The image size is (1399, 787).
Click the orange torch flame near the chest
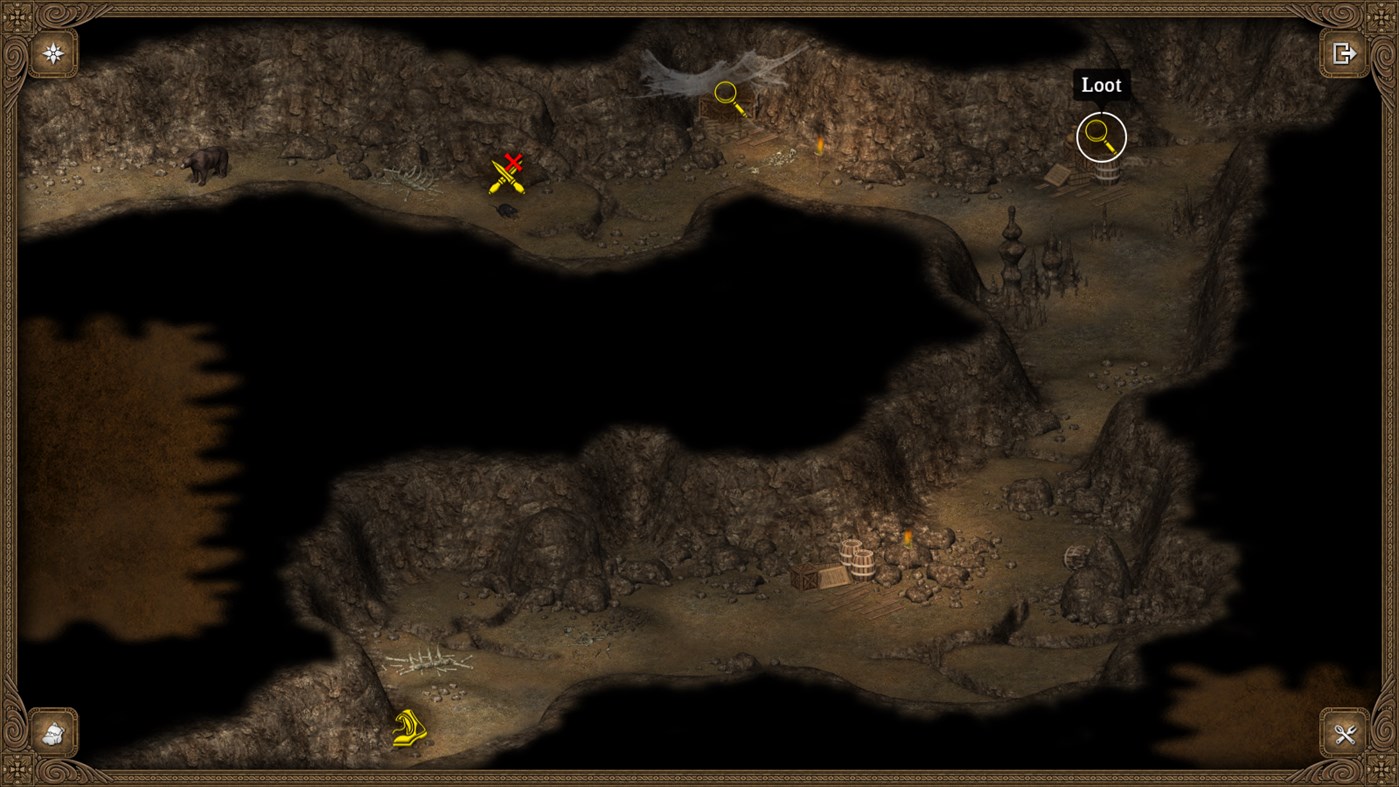(x=820, y=146)
